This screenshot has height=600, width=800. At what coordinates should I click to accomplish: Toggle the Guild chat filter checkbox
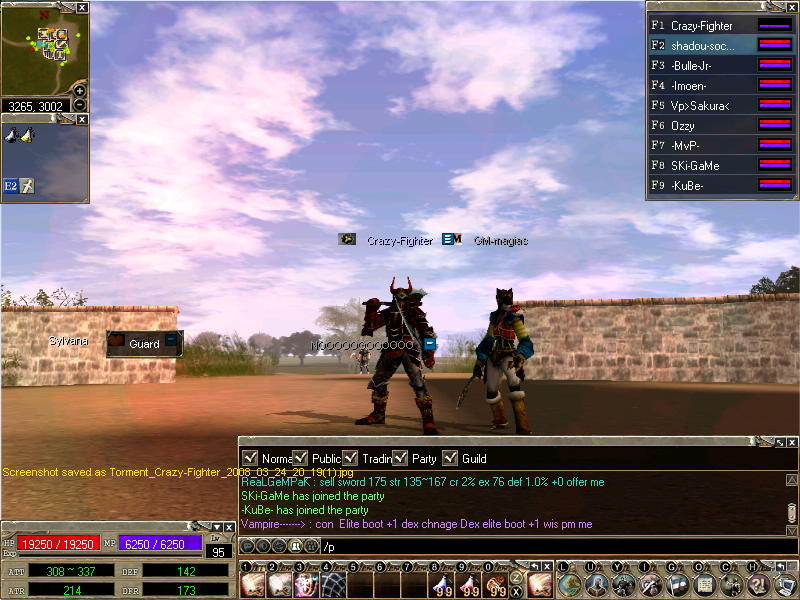(450, 458)
